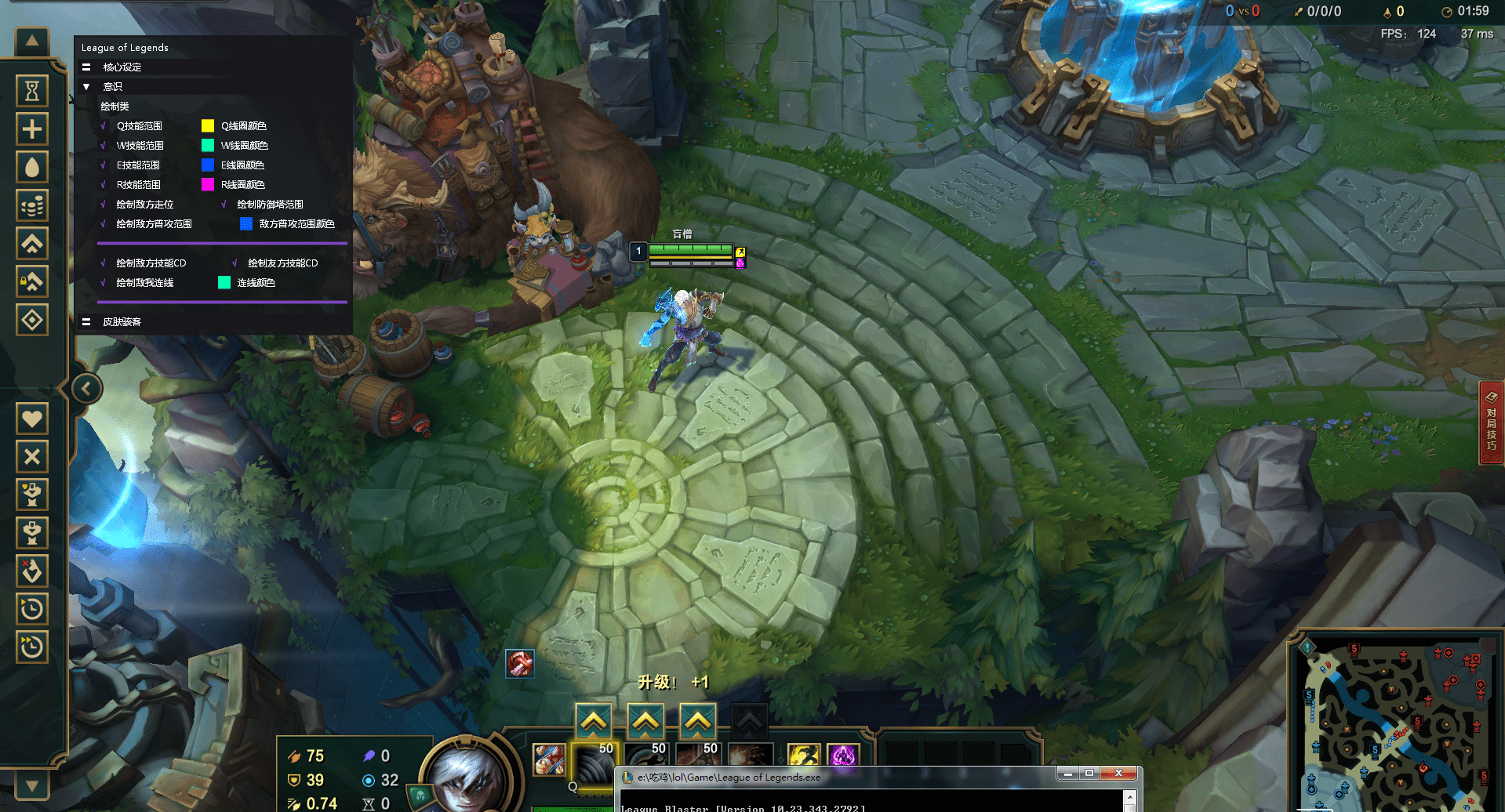This screenshot has width=1505, height=812.
Task: Toggle the Q技能范围 checkbox
Action: (x=104, y=126)
